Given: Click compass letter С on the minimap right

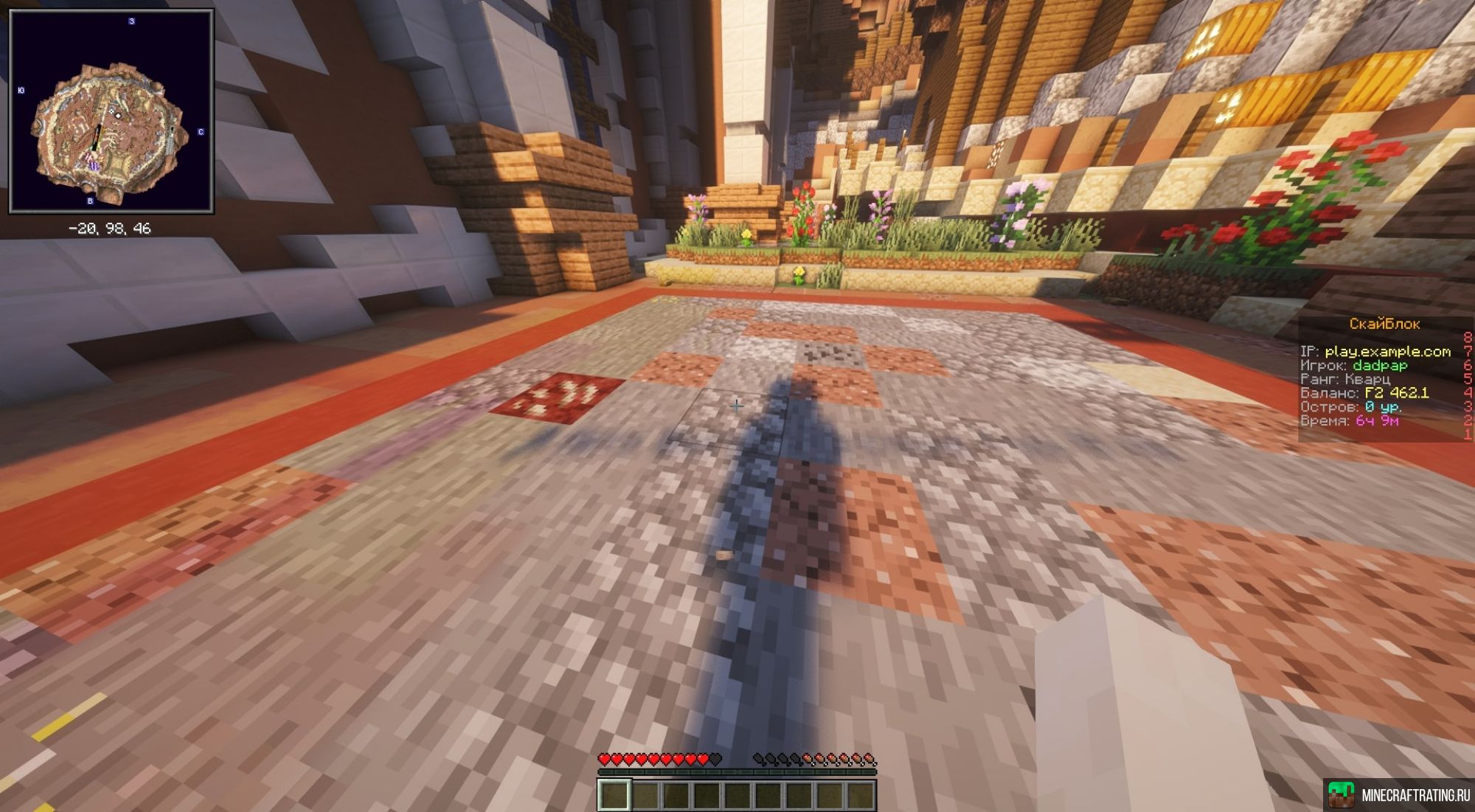Looking at the screenshot, I should pyautogui.click(x=200, y=132).
